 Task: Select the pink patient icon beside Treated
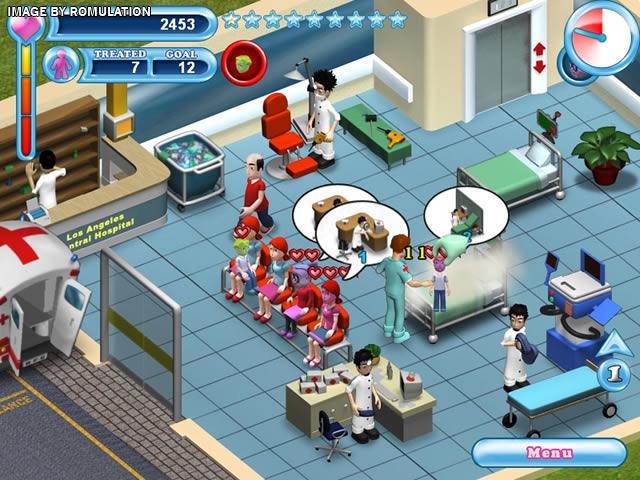pos(62,64)
